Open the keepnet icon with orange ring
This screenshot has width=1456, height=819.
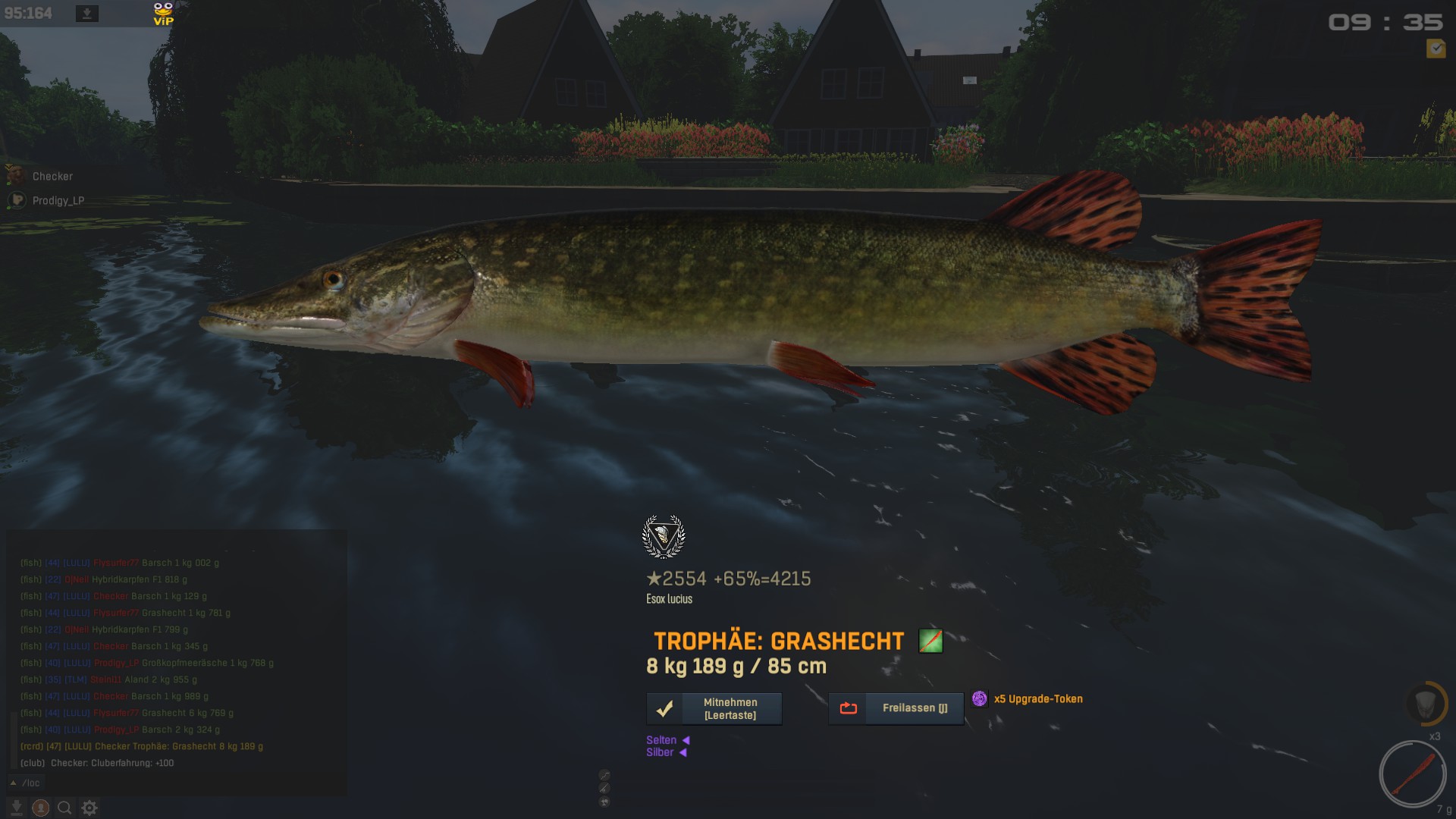pyautogui.click(x=1424, y=703)
